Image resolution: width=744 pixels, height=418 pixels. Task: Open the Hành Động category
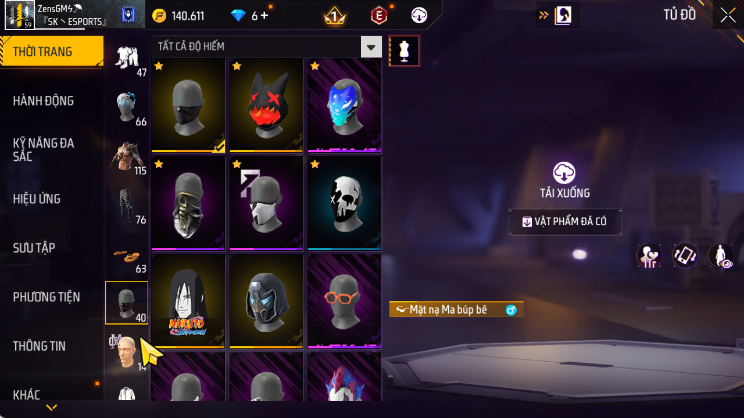click(x=43, y=101)
